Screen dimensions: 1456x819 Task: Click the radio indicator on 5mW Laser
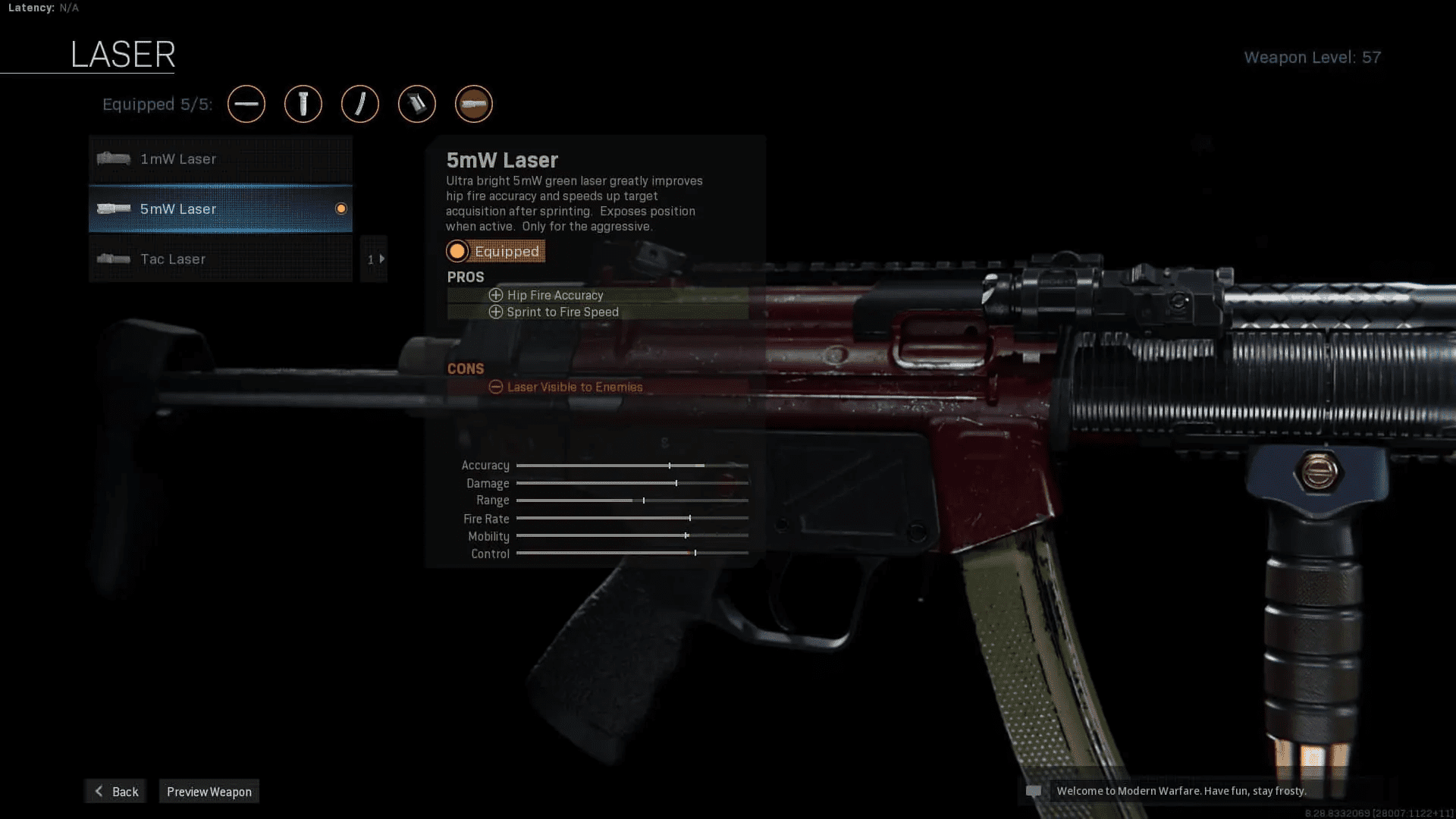point(341,209)
